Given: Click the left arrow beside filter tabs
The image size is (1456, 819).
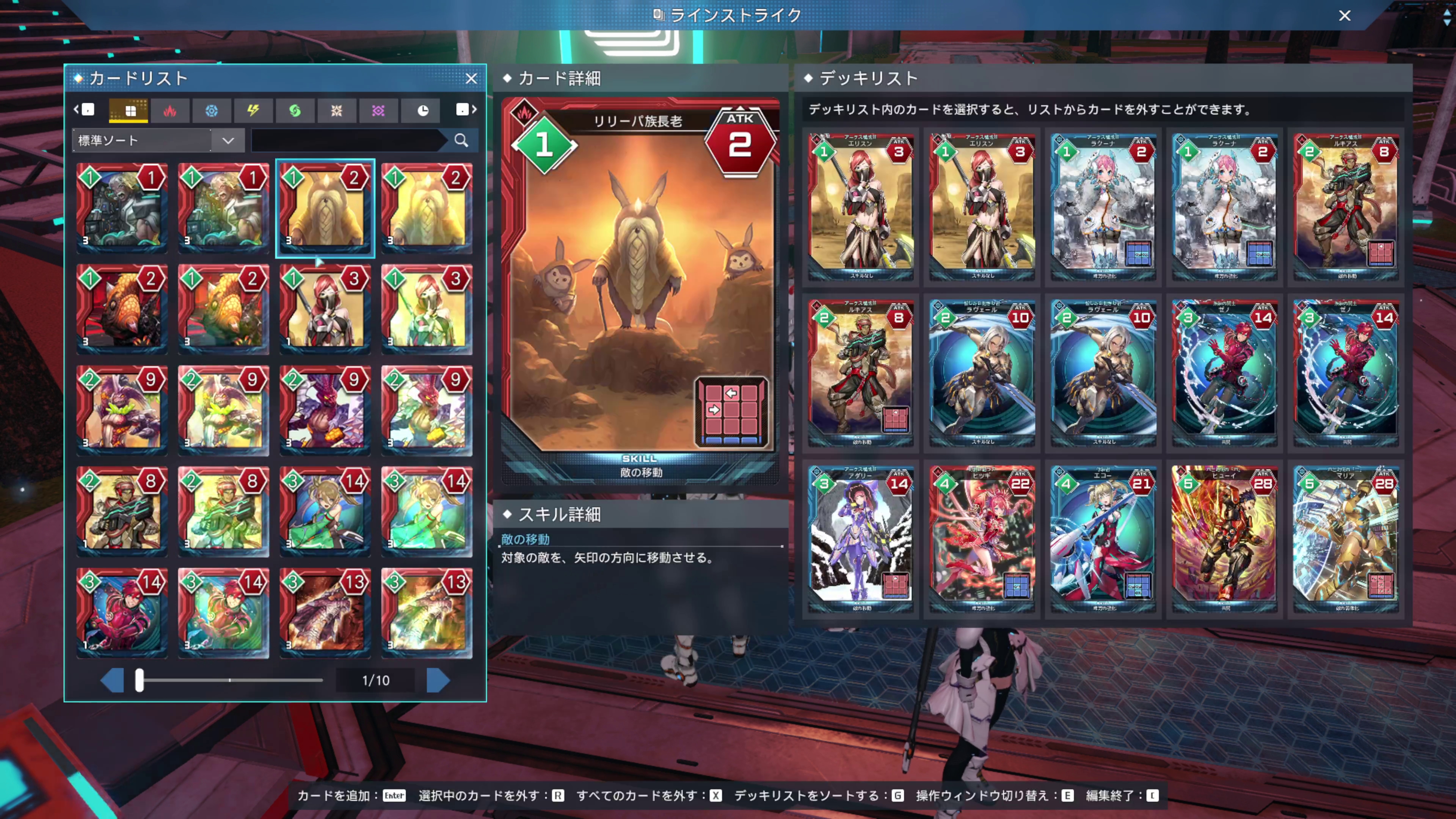Looking at the screenshot, I should point(77,110).
